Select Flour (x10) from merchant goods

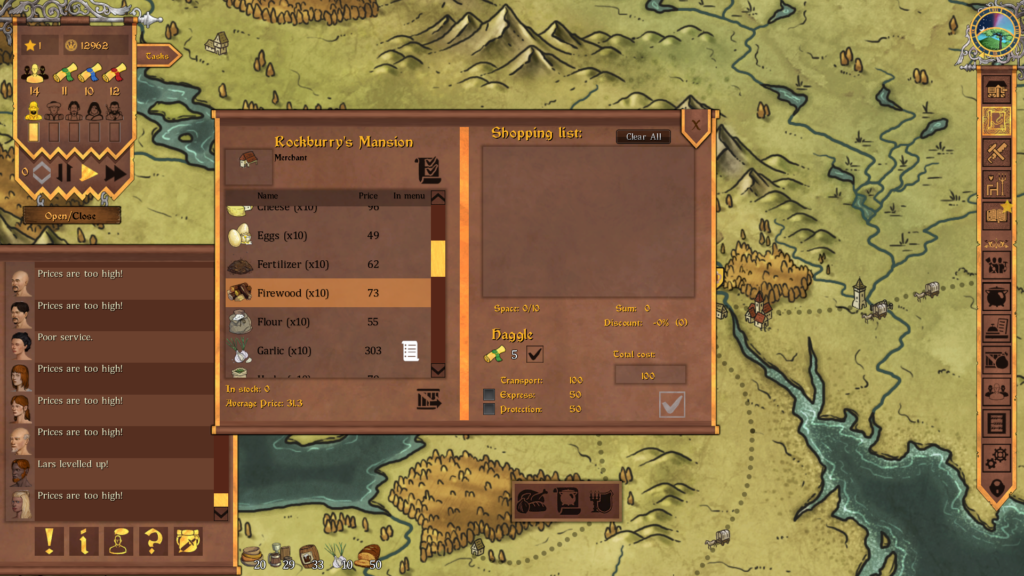tap(328, 322)
